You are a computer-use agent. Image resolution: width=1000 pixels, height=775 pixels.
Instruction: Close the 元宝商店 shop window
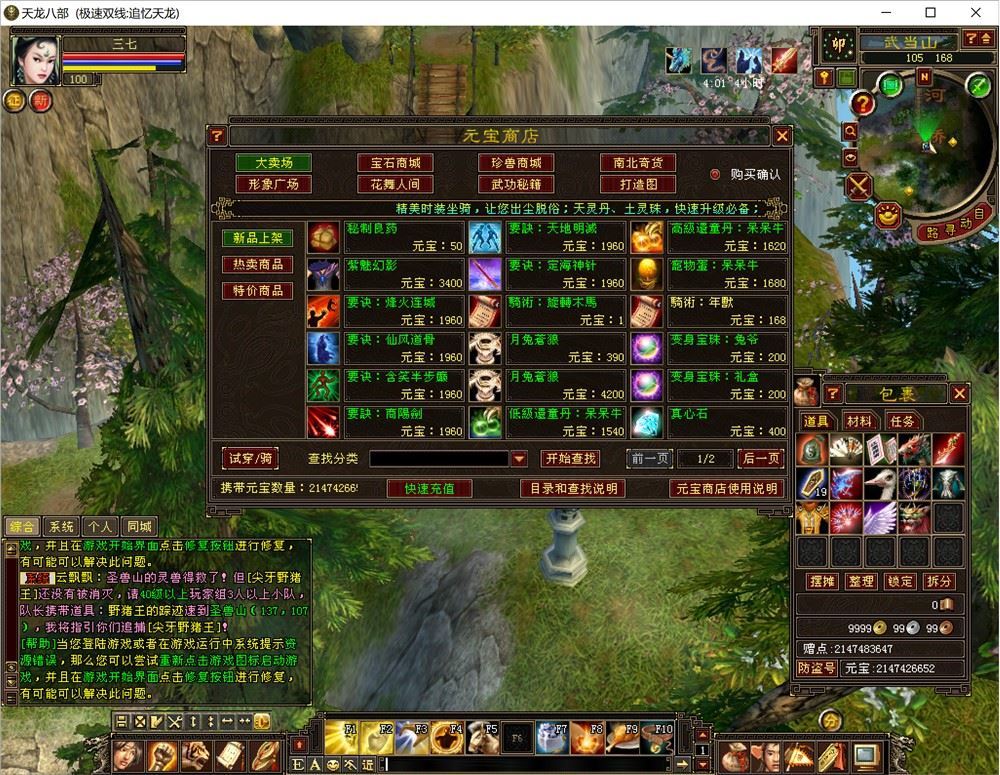(782, 136)
